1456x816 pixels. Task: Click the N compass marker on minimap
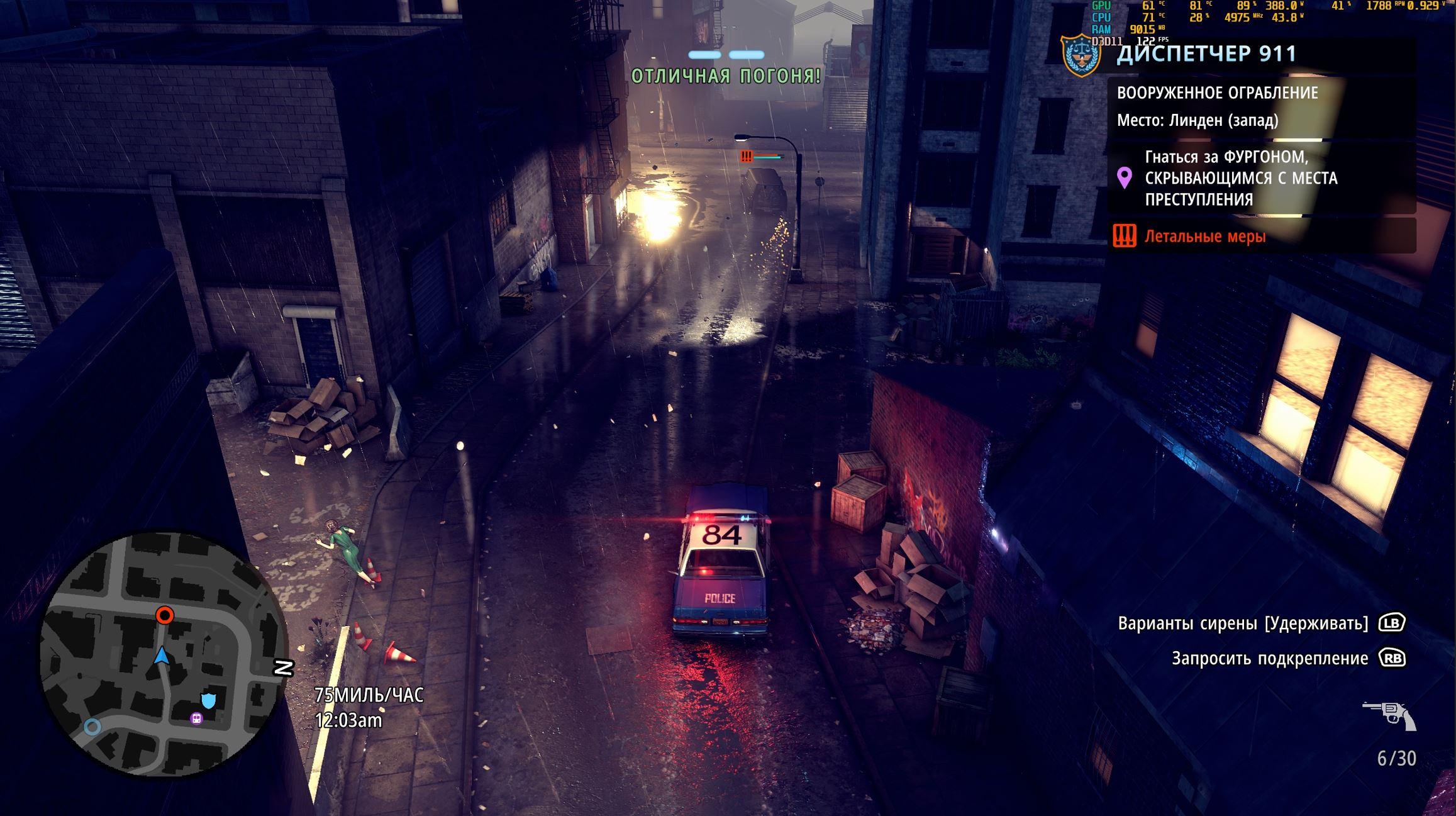pos(284,668)
